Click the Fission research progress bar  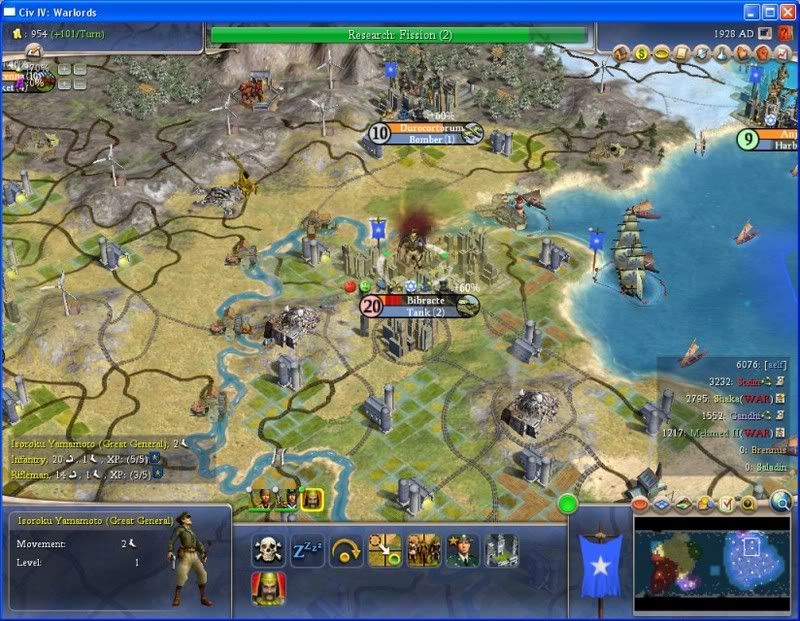click(x=399, y=35)
